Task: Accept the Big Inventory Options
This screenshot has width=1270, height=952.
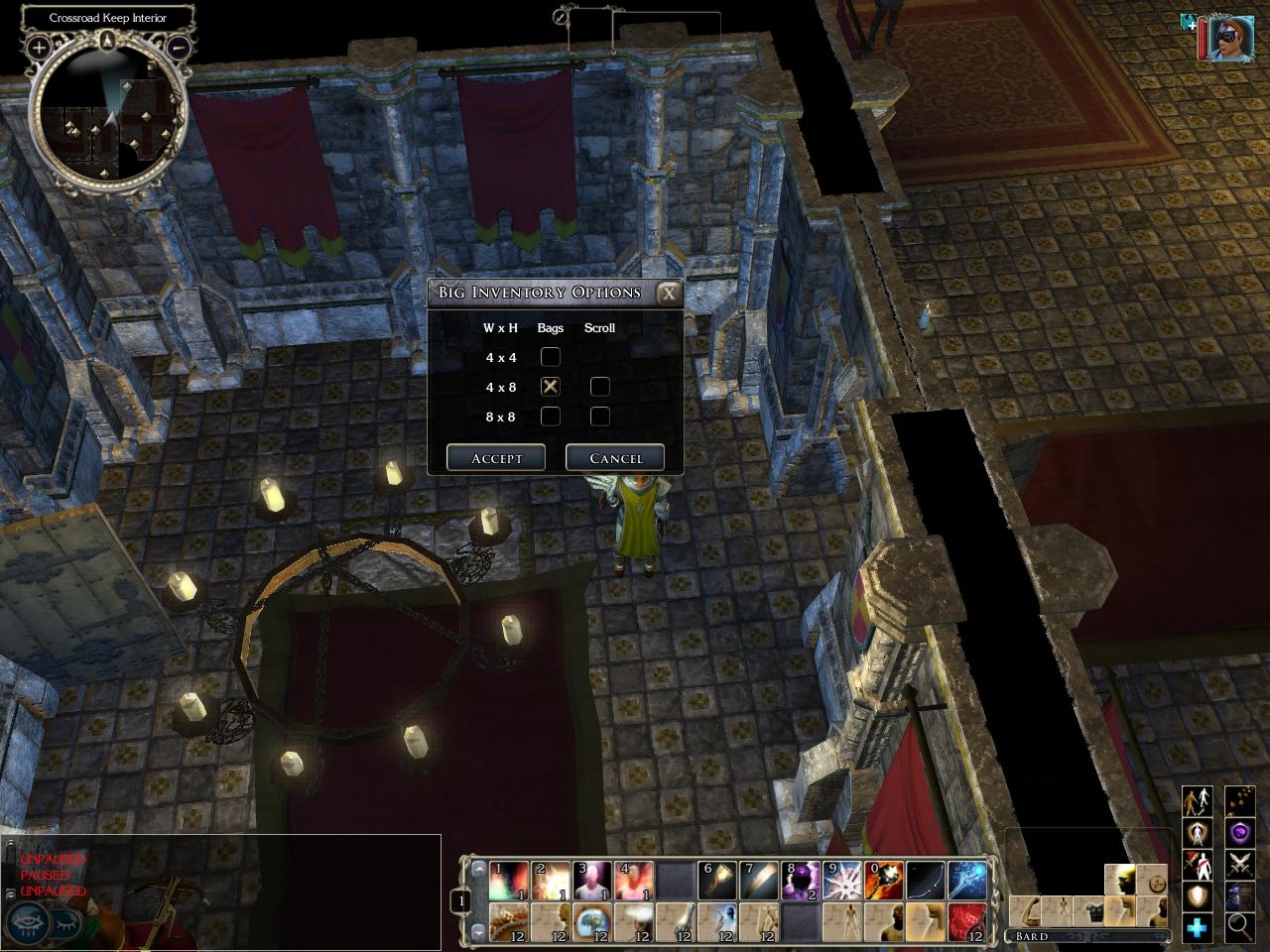Action: tap(496, 458)
